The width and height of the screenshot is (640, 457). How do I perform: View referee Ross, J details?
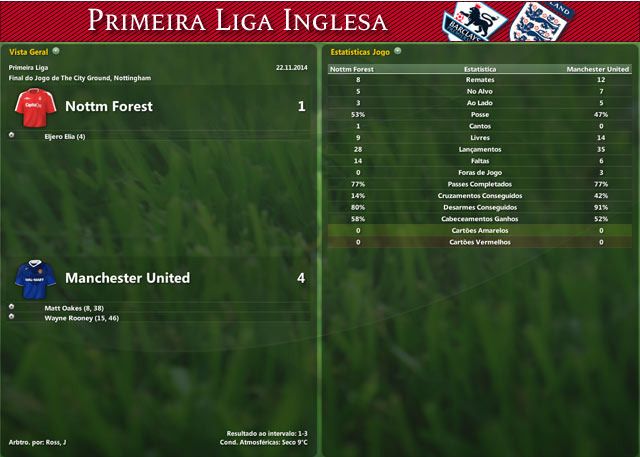click(55, 442)
